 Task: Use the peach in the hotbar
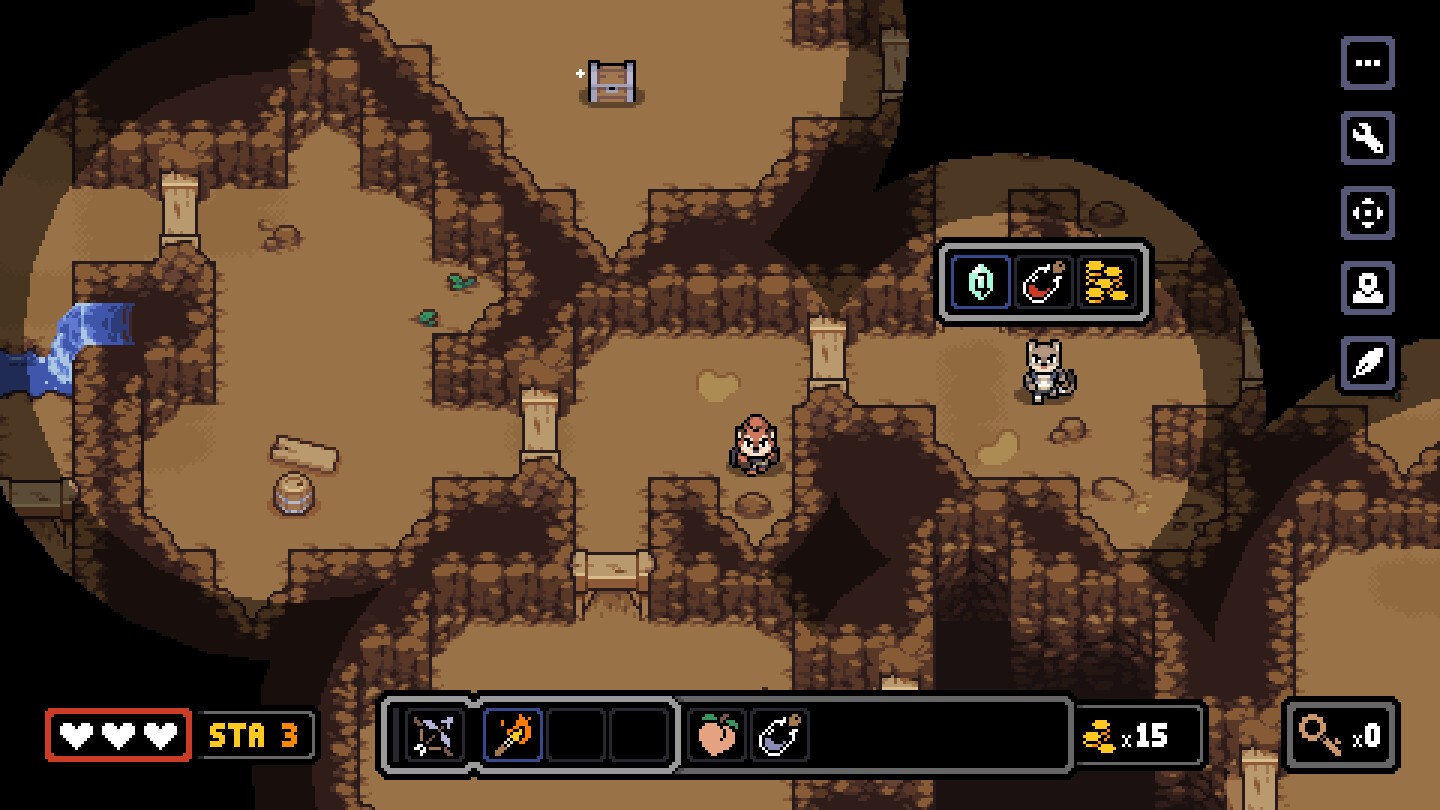pos(717,736)
